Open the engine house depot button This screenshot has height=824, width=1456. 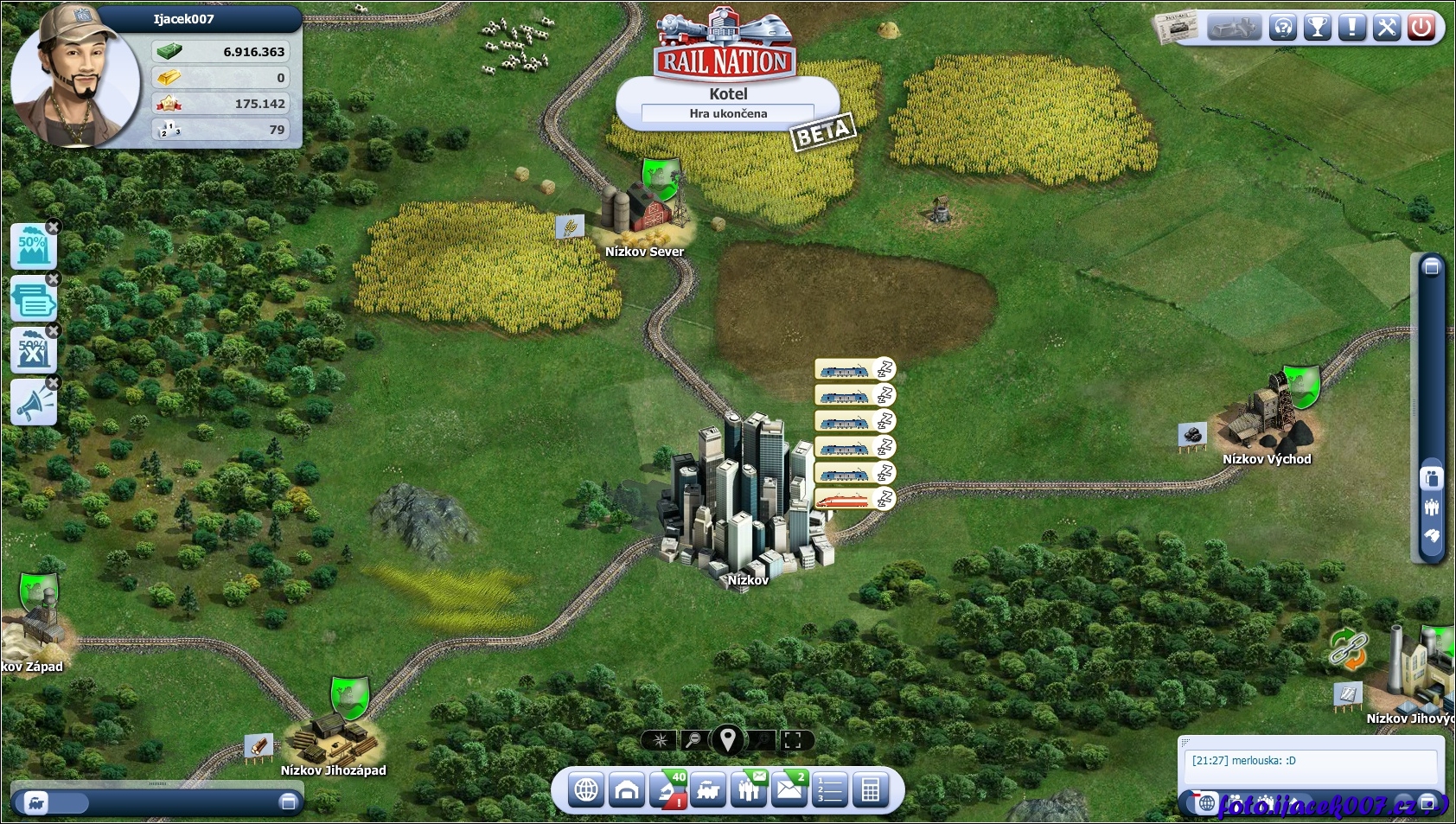(627, 790)
